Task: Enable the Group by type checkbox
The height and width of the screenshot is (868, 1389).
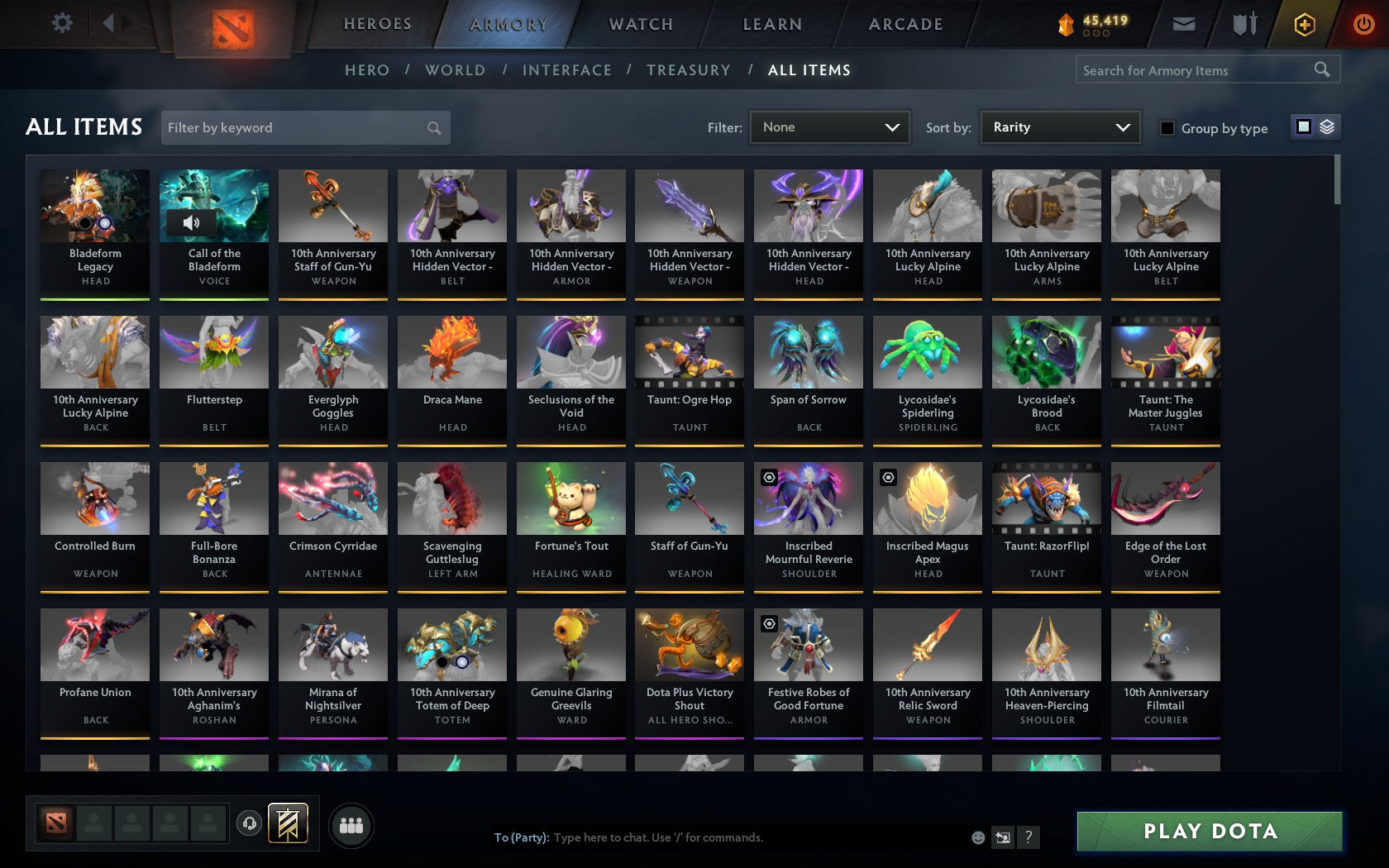Action: (1167, 128)
